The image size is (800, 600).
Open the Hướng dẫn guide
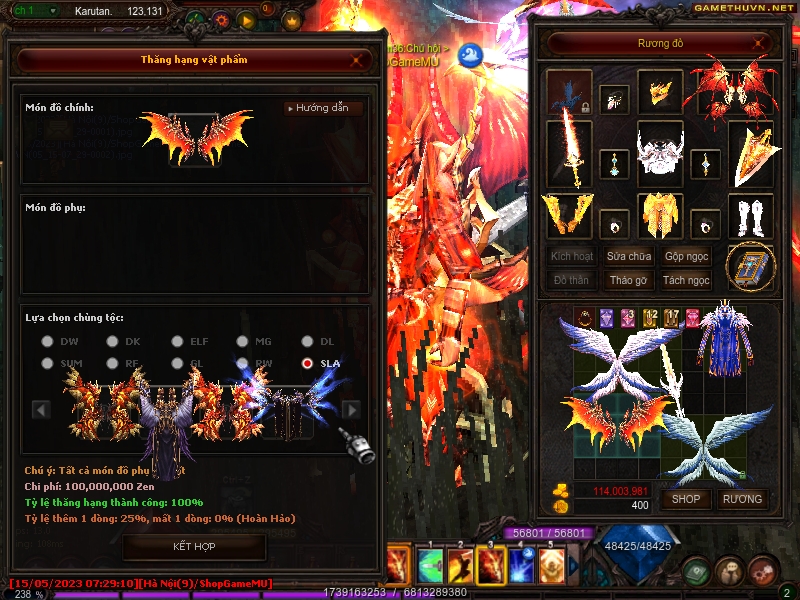[322, 108]
